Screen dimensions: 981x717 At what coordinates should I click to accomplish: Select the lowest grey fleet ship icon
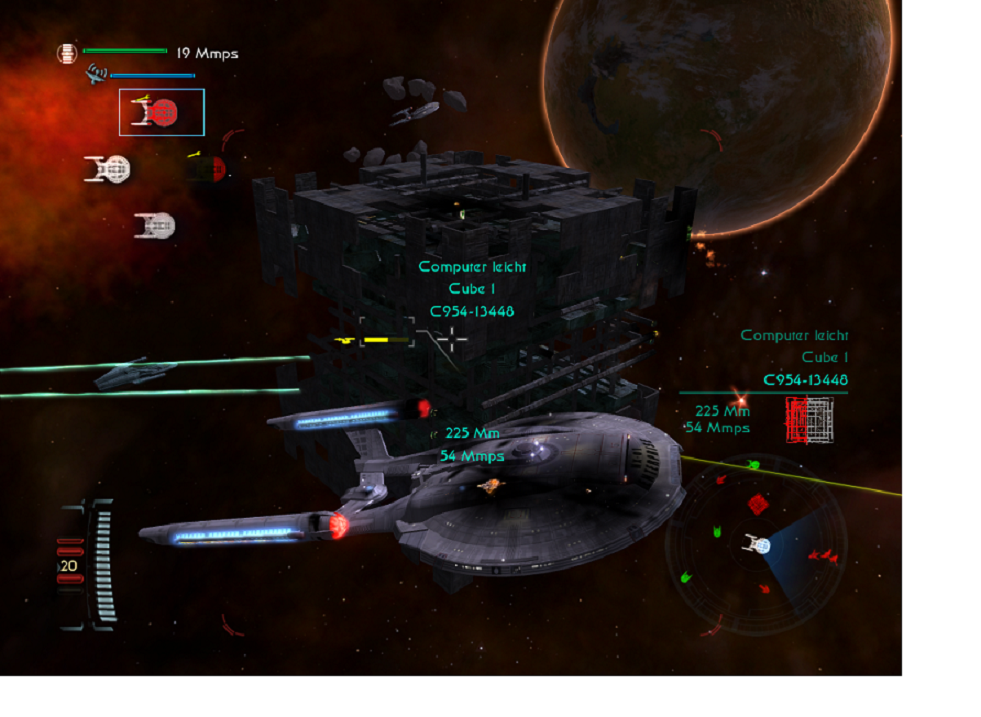tap(155, 226)
